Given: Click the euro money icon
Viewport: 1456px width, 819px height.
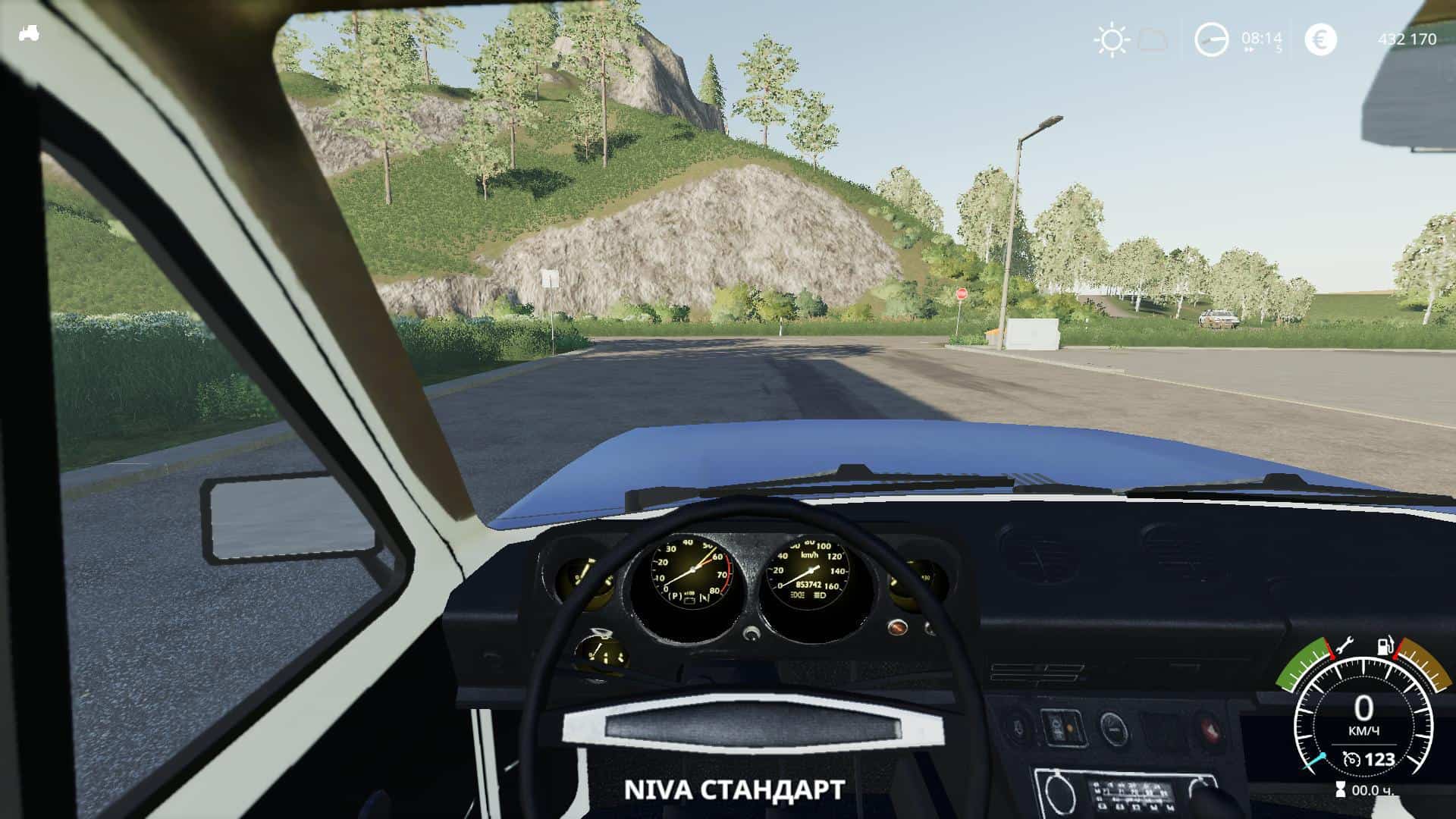Looking at the screenshot, I should click(1320, 39).
